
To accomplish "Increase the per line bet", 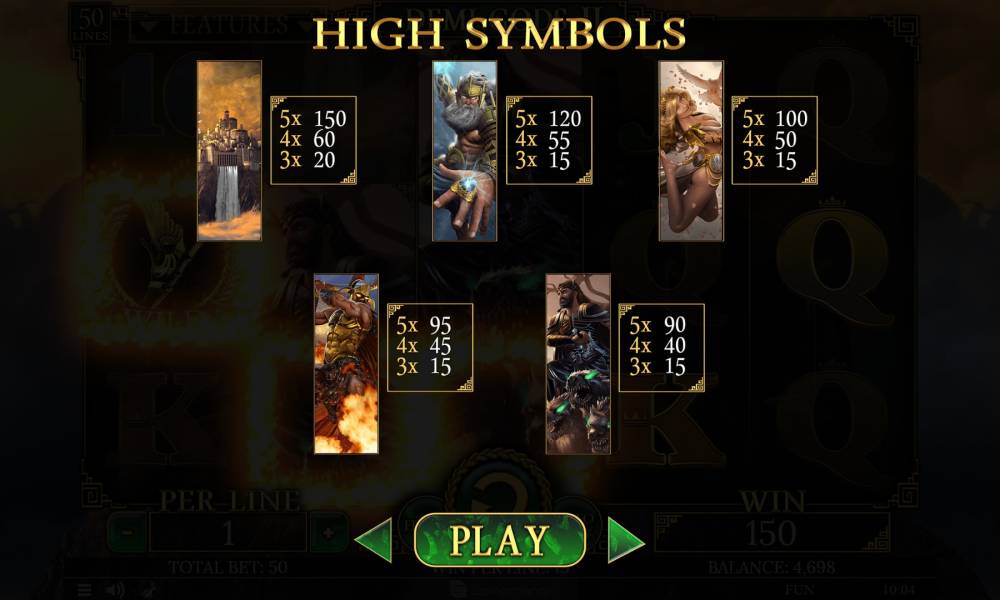I will point(328,533).
